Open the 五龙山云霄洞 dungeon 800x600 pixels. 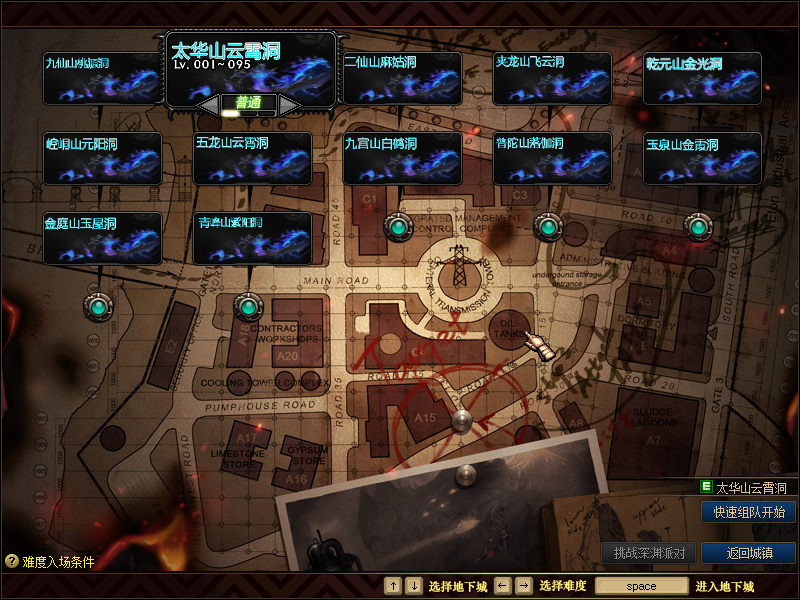(x=252, y=158)
